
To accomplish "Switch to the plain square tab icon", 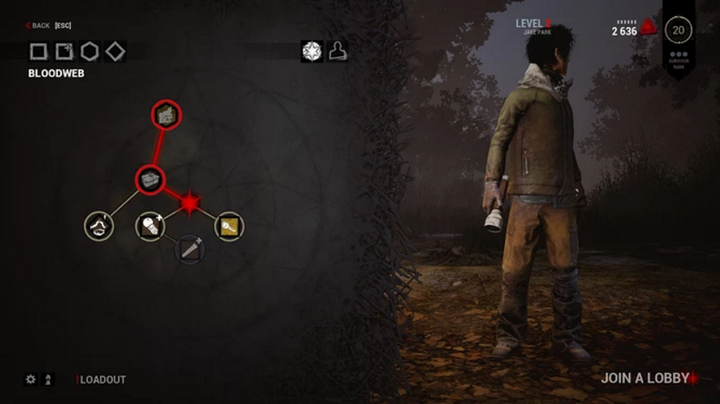I will 38,51.
